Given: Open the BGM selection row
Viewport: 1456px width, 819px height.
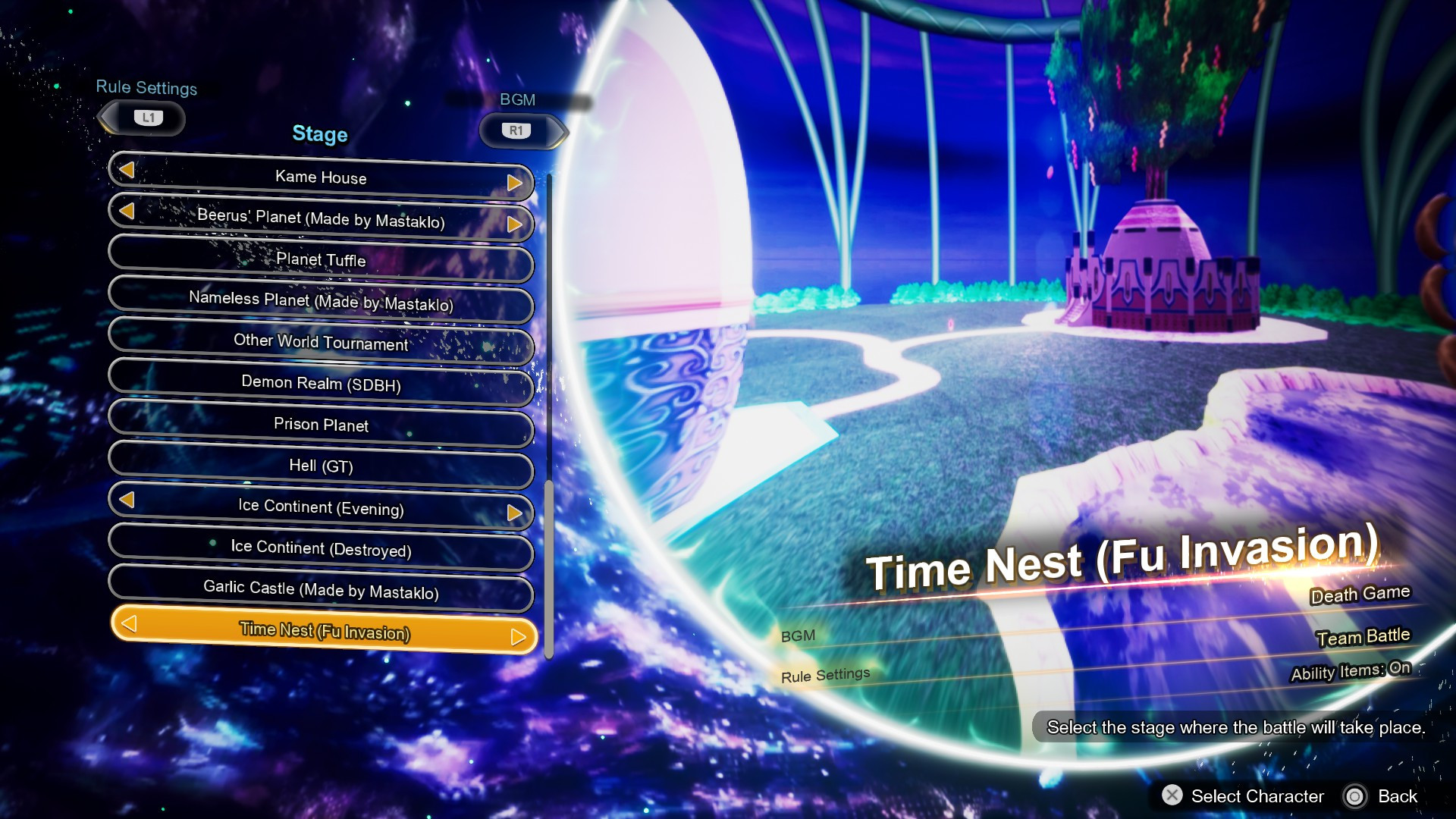Looking at the screenshot, I should pyautogui.click(x=798, y=635).
